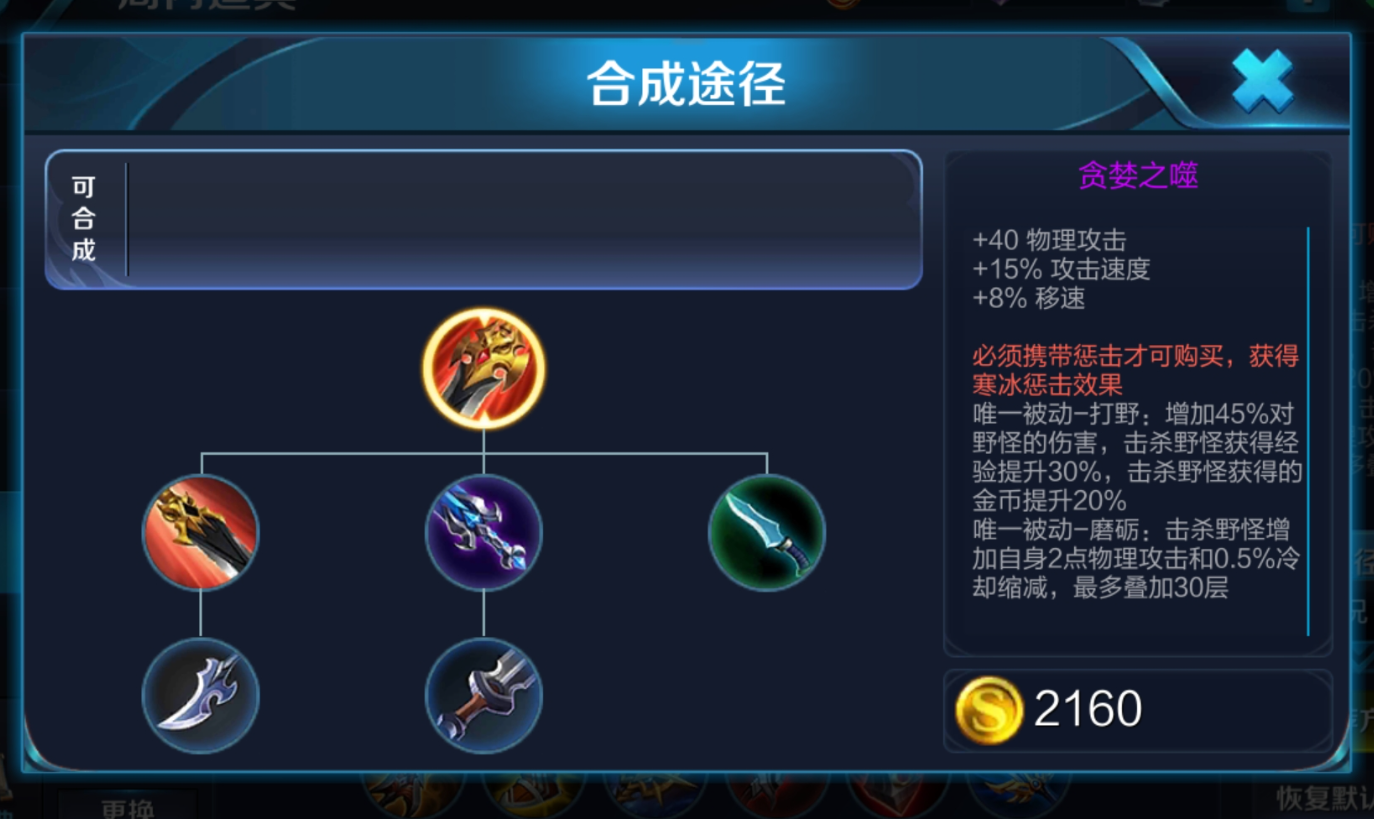1374x819 pixels.
Task: Select the 贪婪之噬 item at the tree top
Action: 484,367
